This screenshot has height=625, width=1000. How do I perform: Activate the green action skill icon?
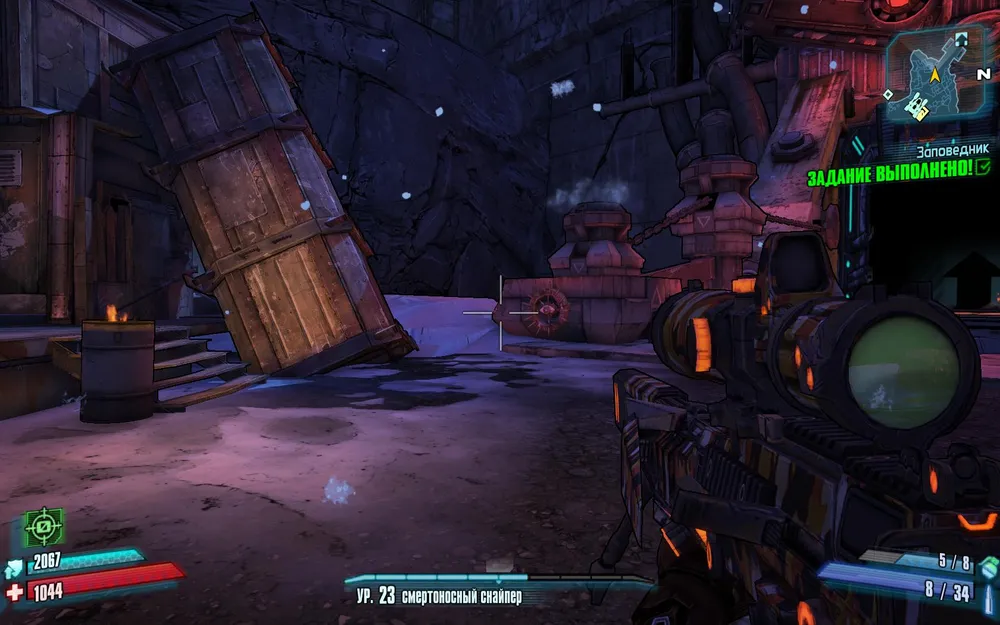[44, 526]
